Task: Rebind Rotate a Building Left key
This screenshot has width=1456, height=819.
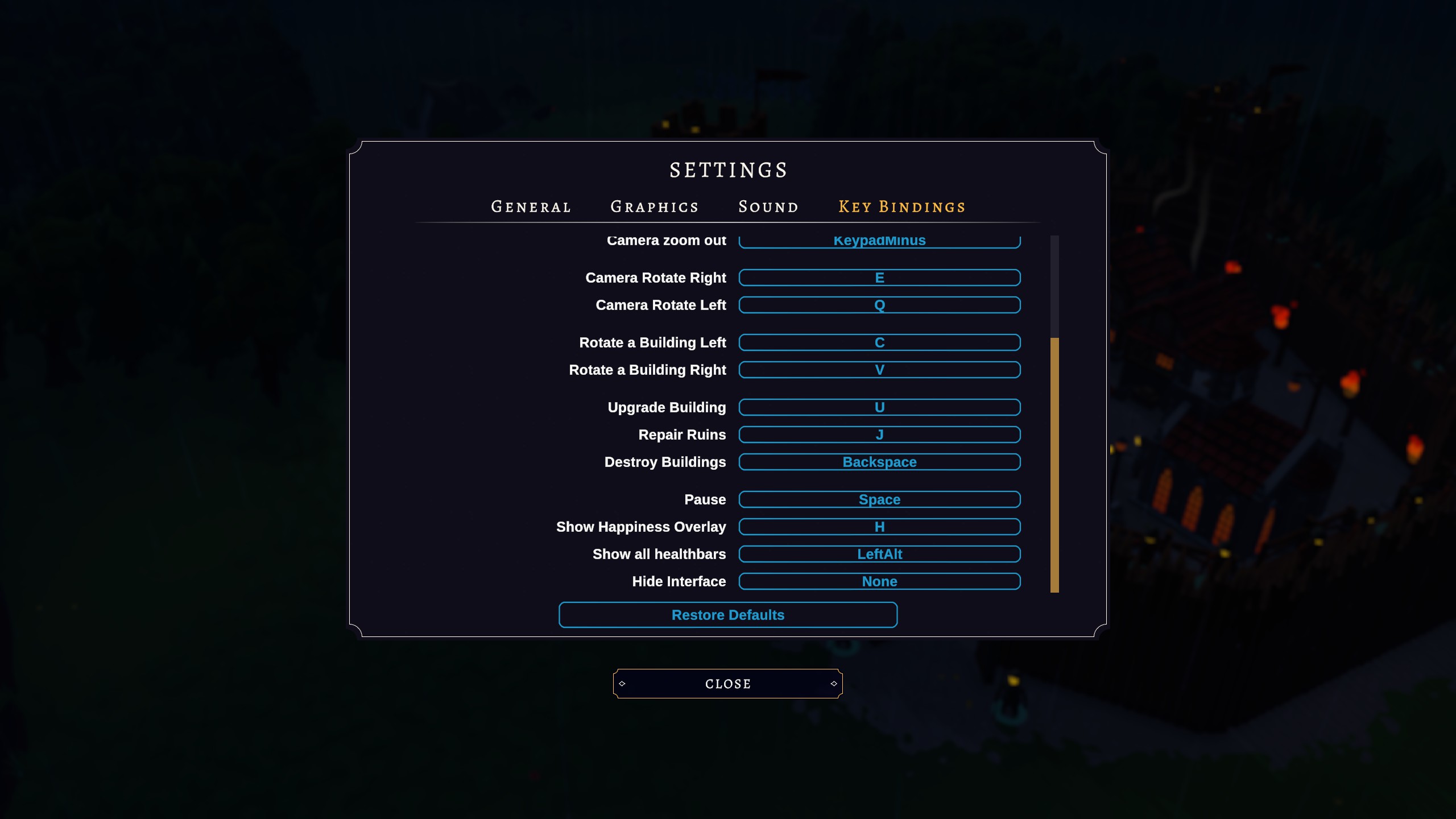Action: (879, 342)
